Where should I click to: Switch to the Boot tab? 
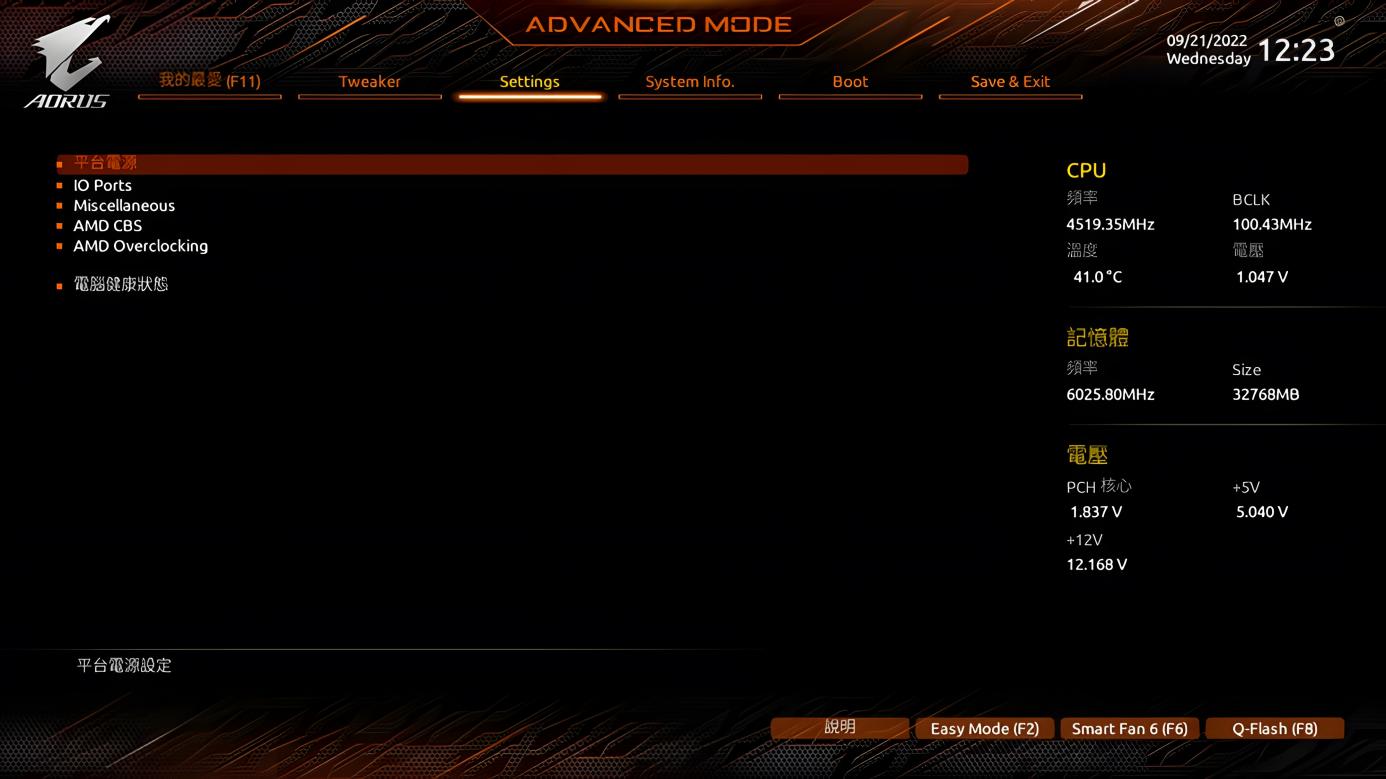pos(850,82)
